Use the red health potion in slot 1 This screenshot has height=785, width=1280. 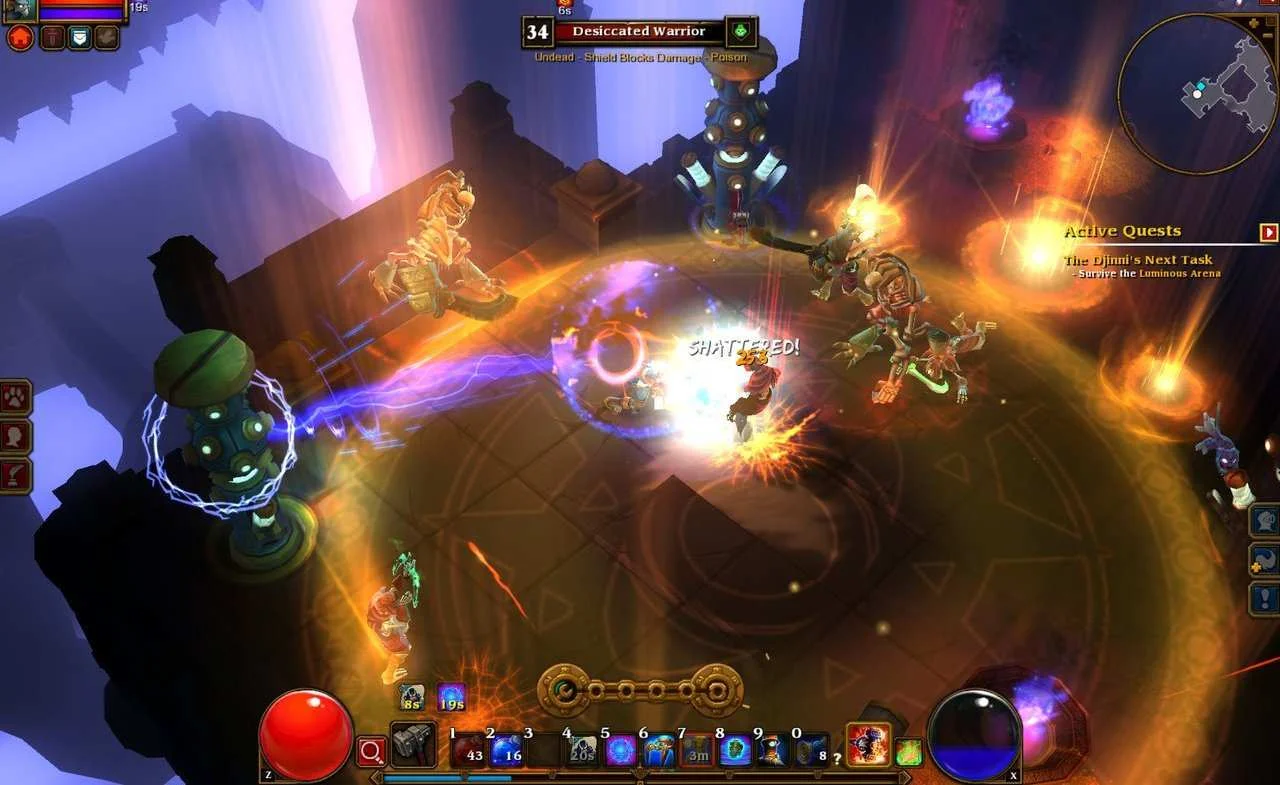[x=468, y=750]
